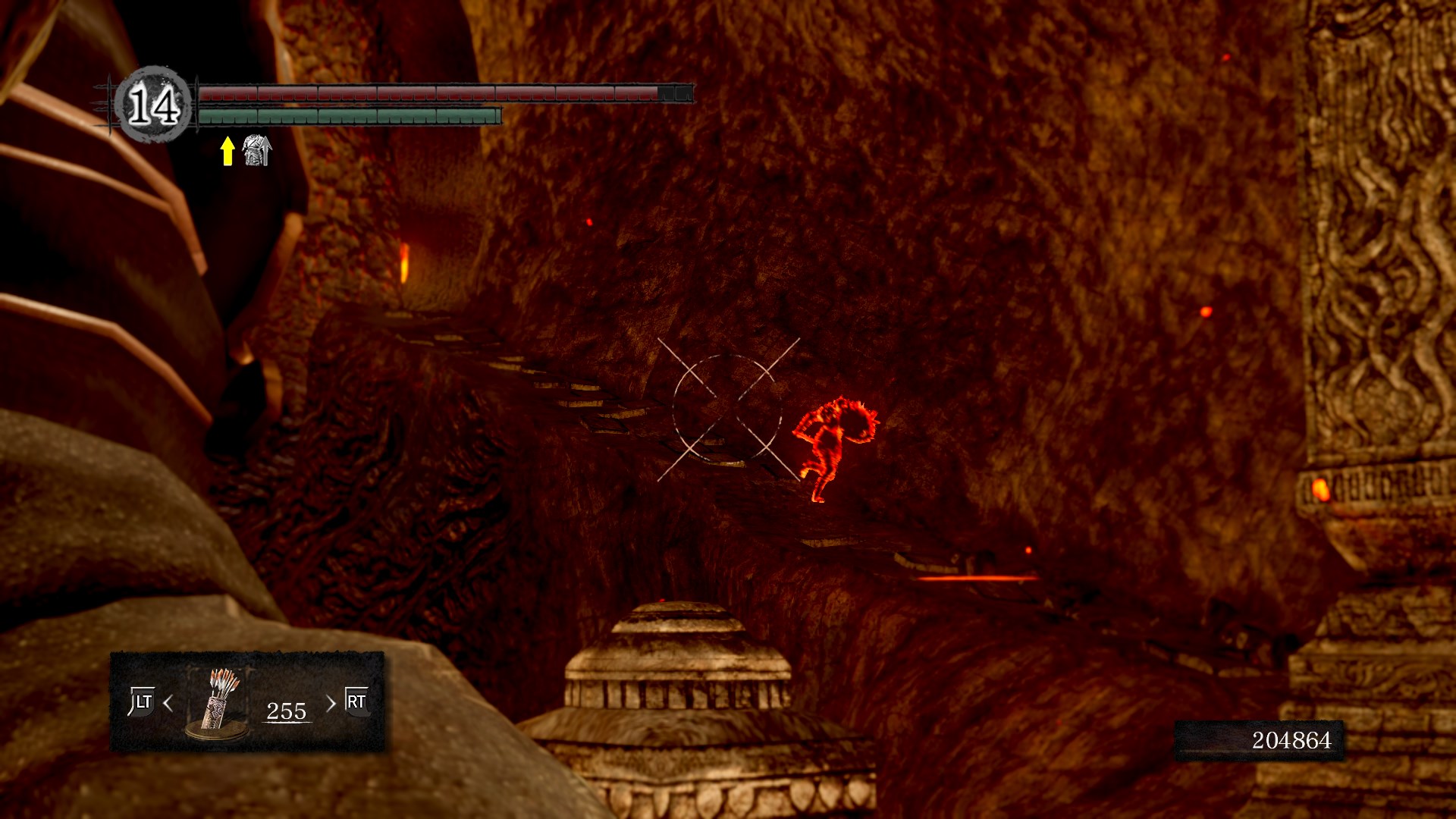Click the armor status effect icon
The height and width of the screenshot is (819, 1456).
click(256, 151)
